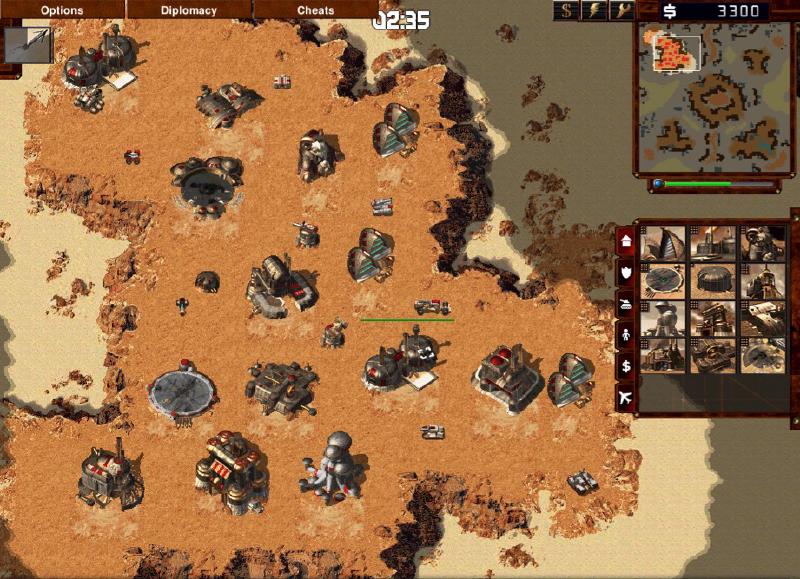Switch to the infantry tab with soldier icon
Image resolution: width=800 pixels, height=579 pixels.
pyautogui.click(x=626, y=335)
